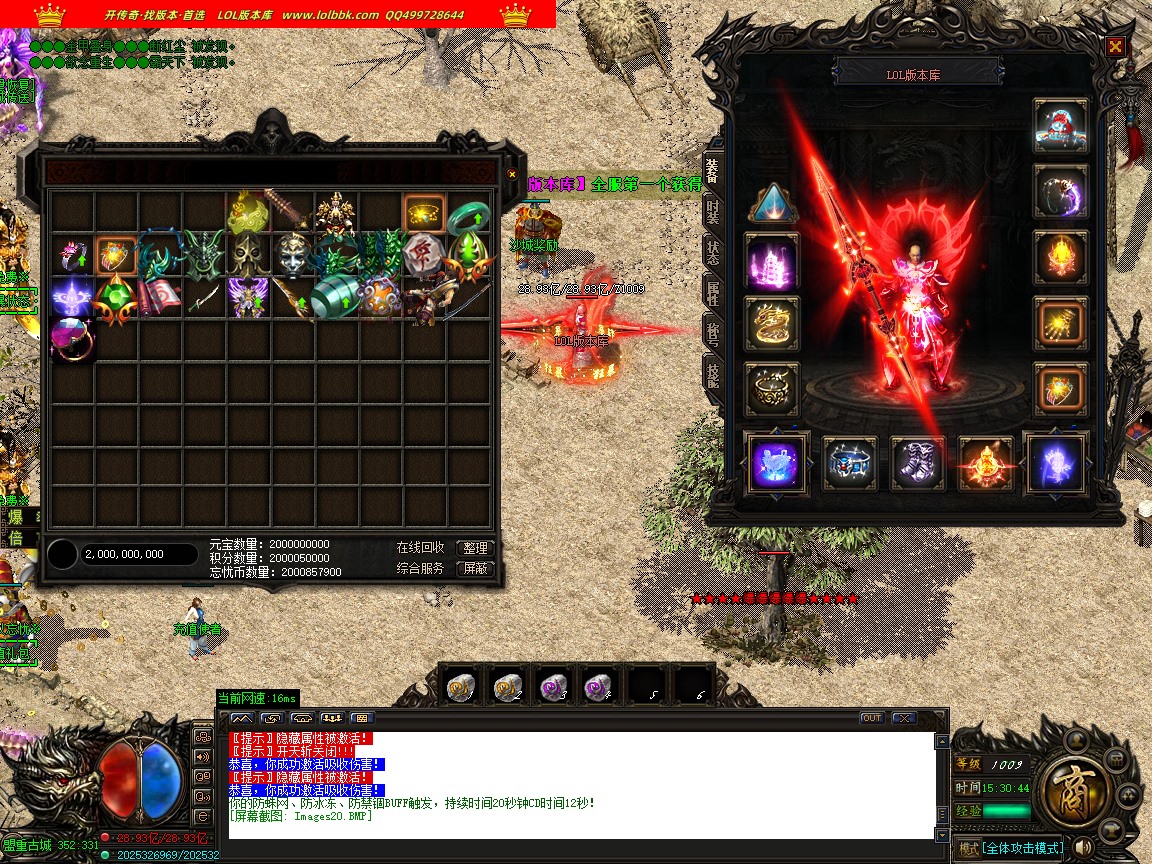Select the equipped boots slot
The image size is (1152, 864).
coord(917,464)
